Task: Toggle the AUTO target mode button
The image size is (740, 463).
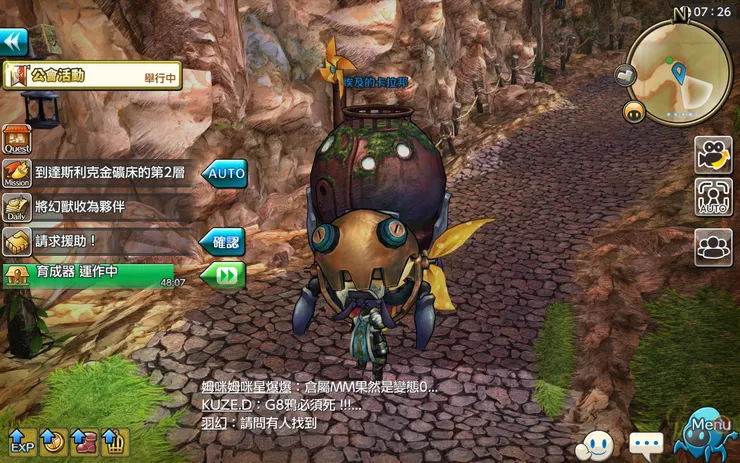Action: (x=713, y=197)
